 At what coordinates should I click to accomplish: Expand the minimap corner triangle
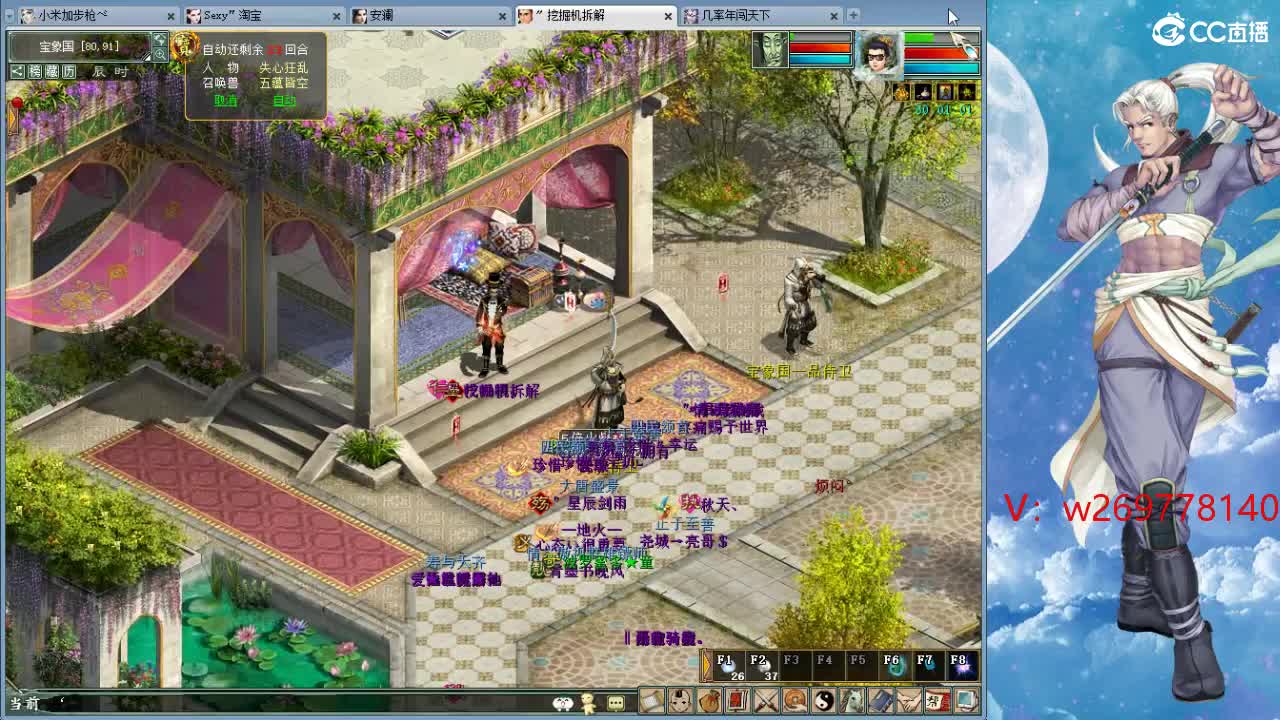tap(148, 56)
